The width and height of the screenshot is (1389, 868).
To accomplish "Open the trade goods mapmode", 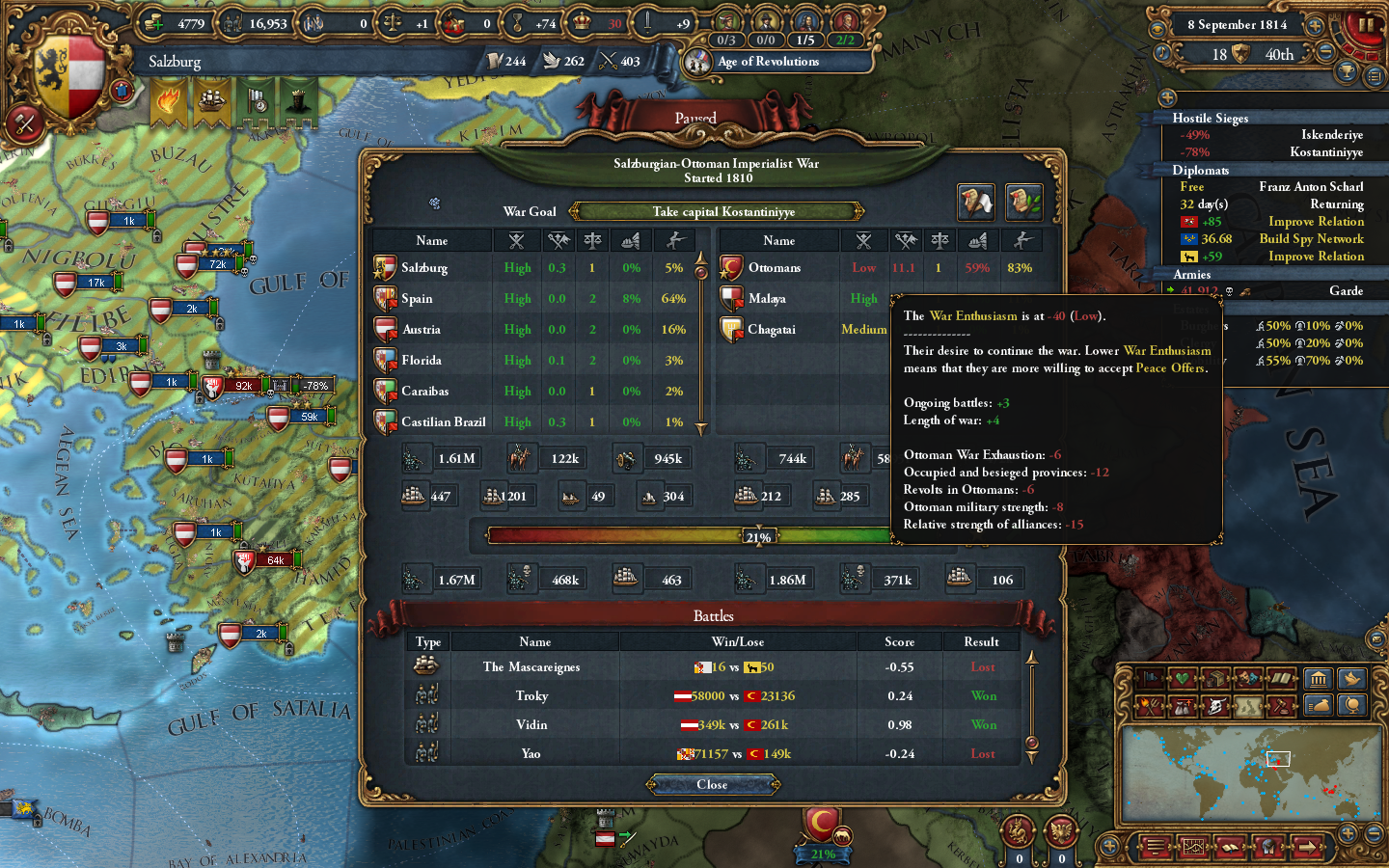I will click(1215, 679).
